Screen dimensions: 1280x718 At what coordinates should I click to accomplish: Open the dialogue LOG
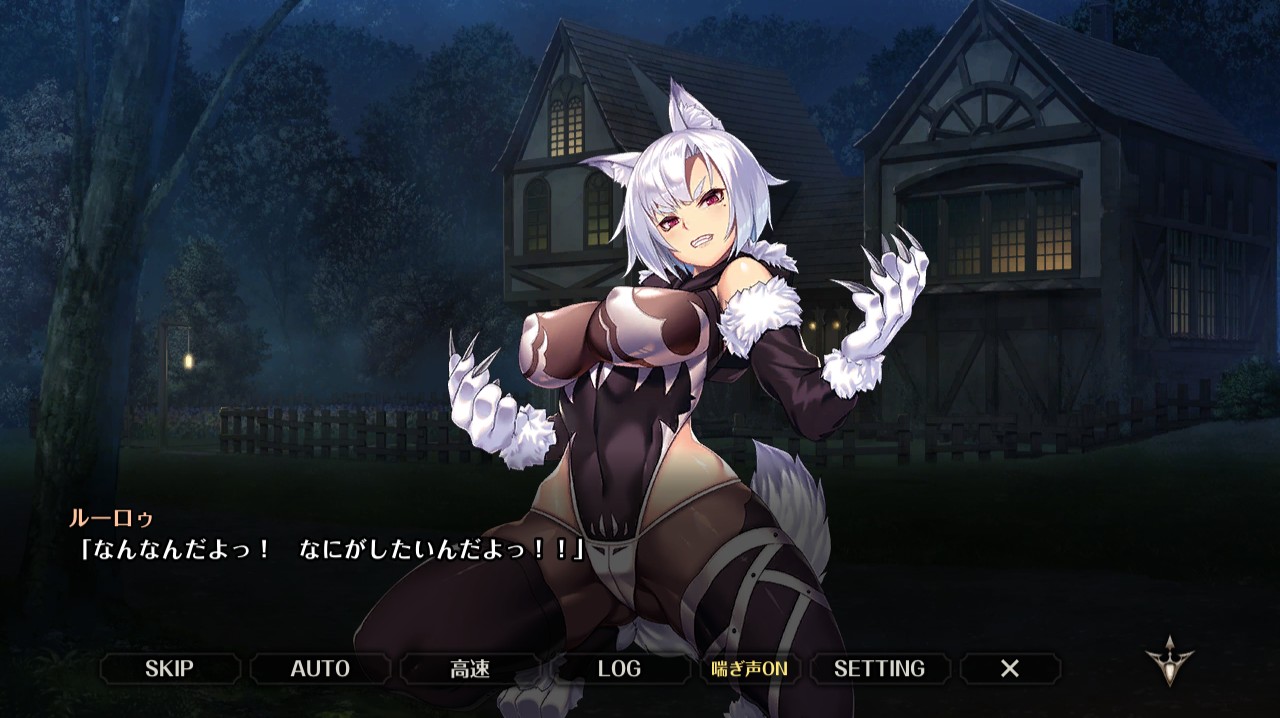tap(619, 668)
